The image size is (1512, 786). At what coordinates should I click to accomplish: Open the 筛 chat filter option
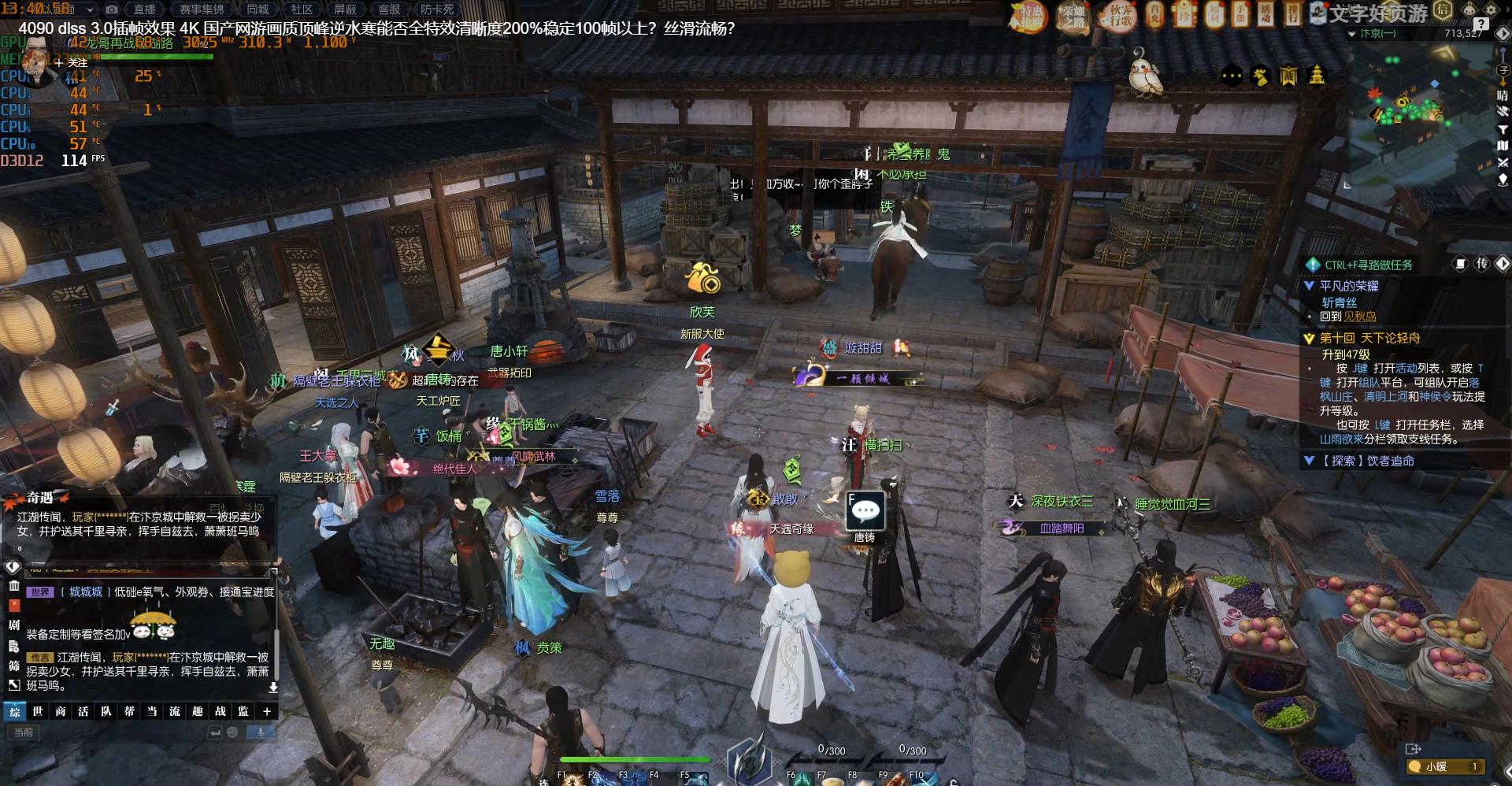13,666
